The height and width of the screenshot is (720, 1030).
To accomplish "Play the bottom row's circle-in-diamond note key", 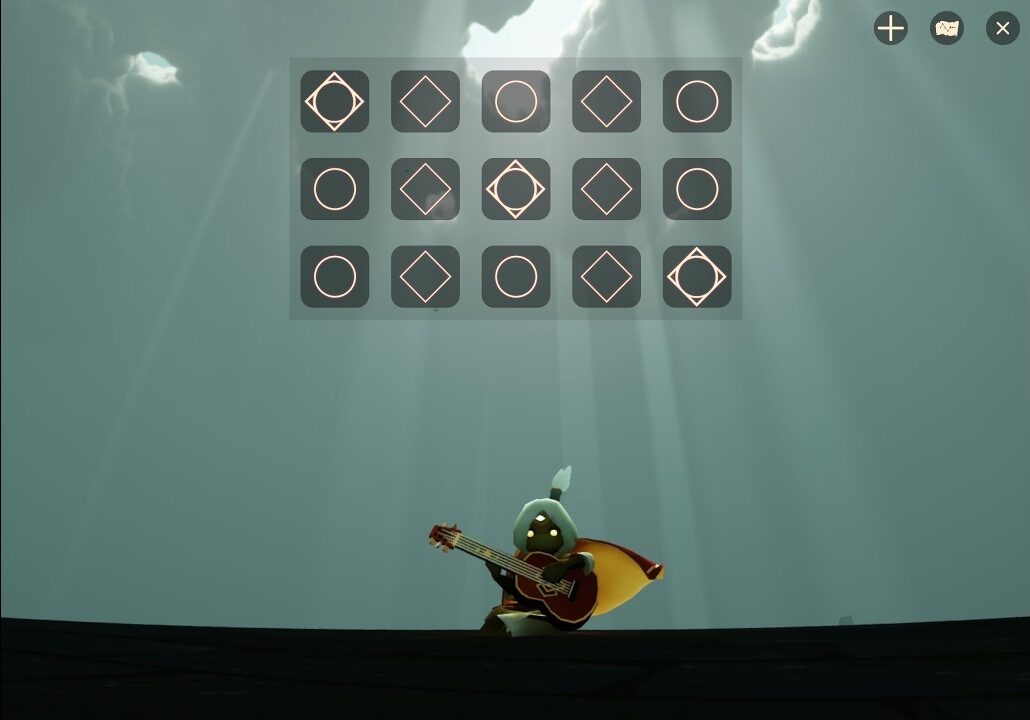I will tap(697, 277).
